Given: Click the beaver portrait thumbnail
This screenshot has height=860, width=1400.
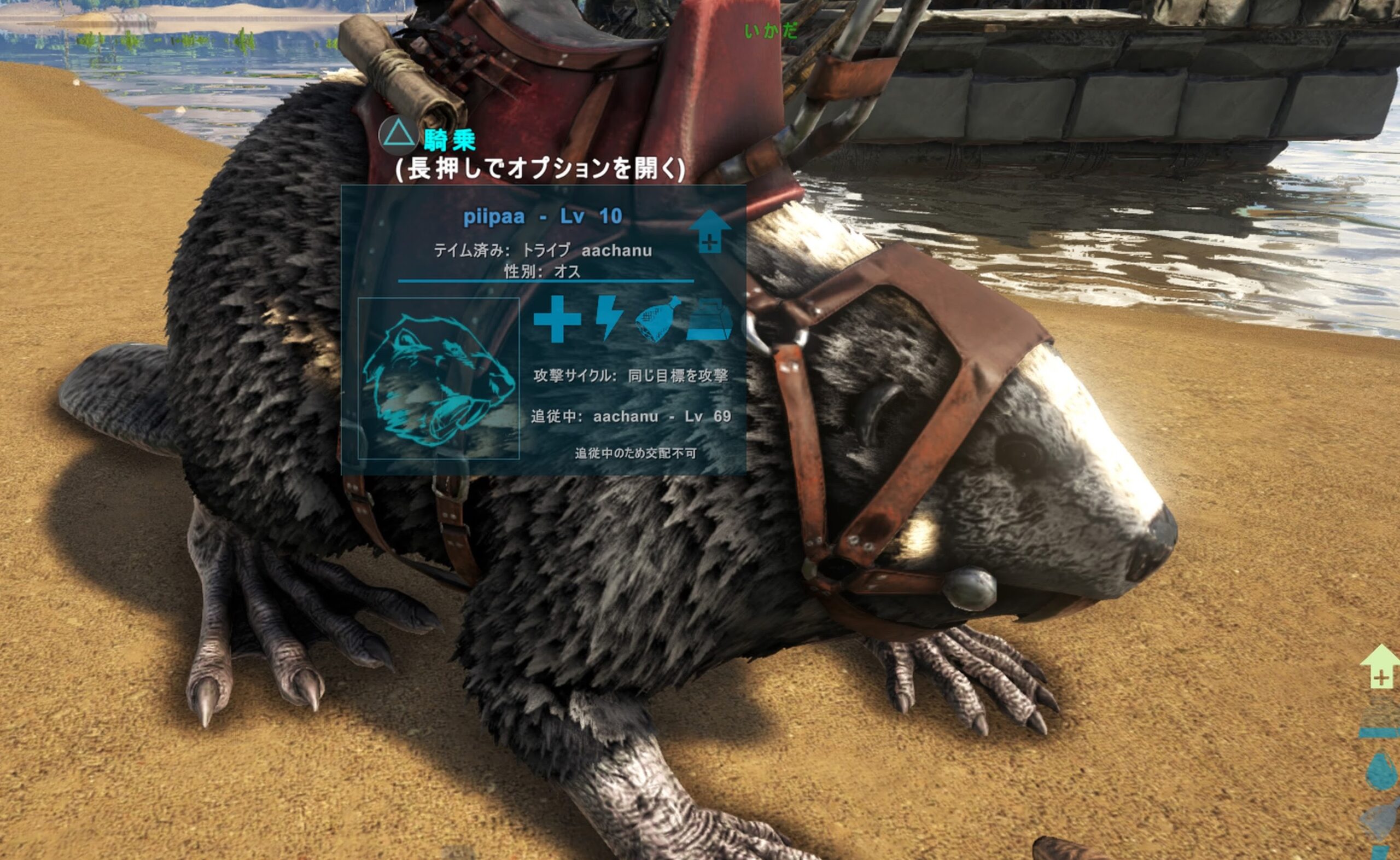Looking at the screenshot, I should 439,378.
